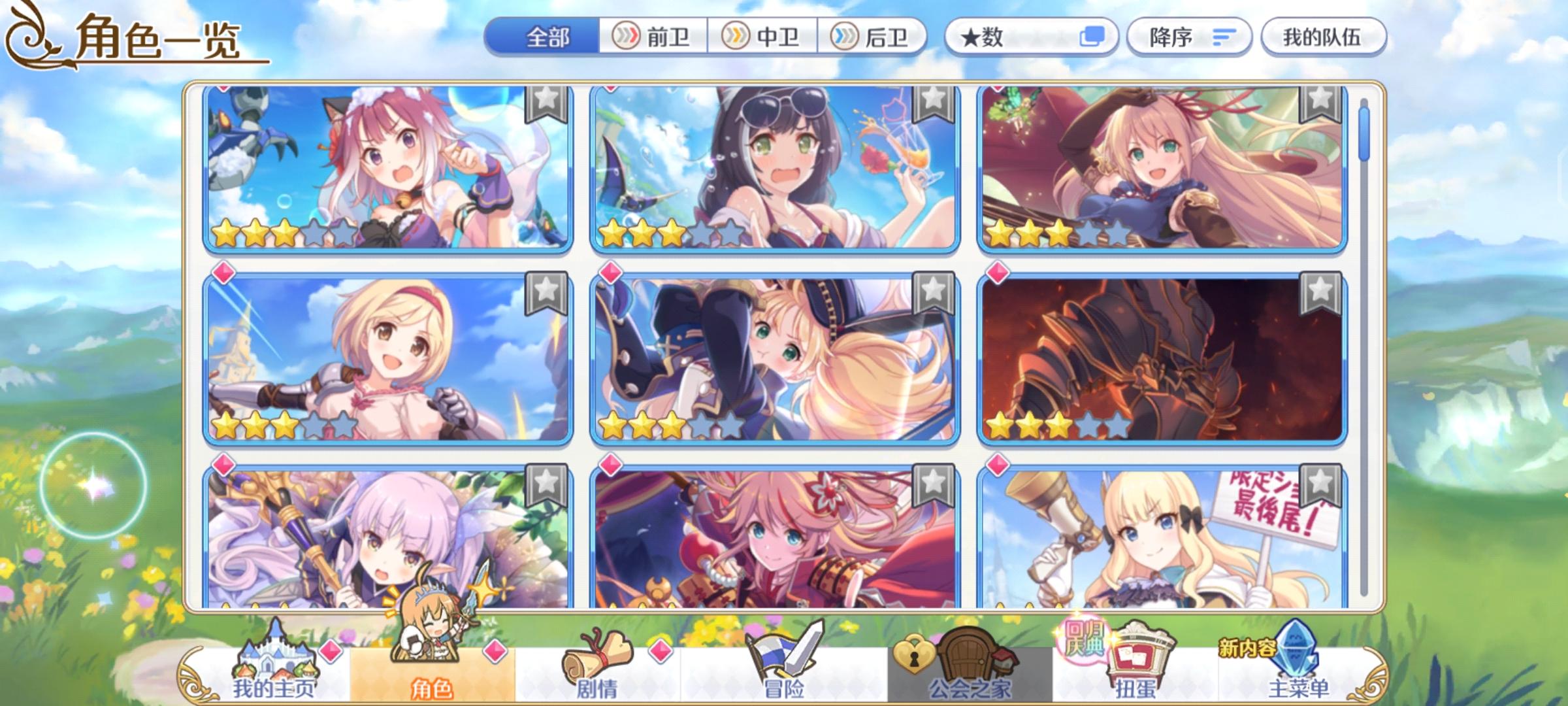The image size is (1568, 706).
Task: Click the copy icon next to ★数
Action: coord(1092,37)
